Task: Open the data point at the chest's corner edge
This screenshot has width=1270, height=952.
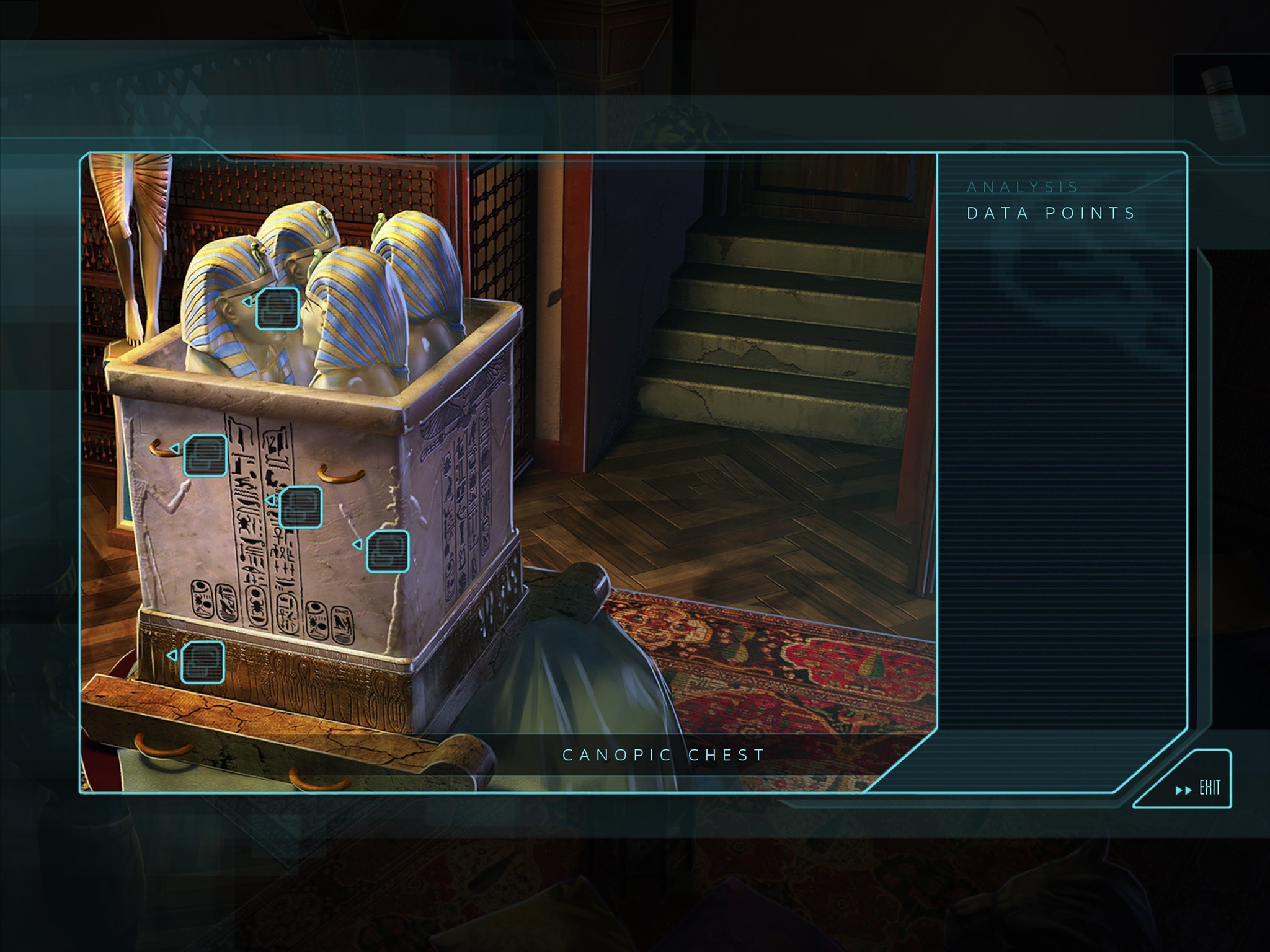Action: click(387, 551)
